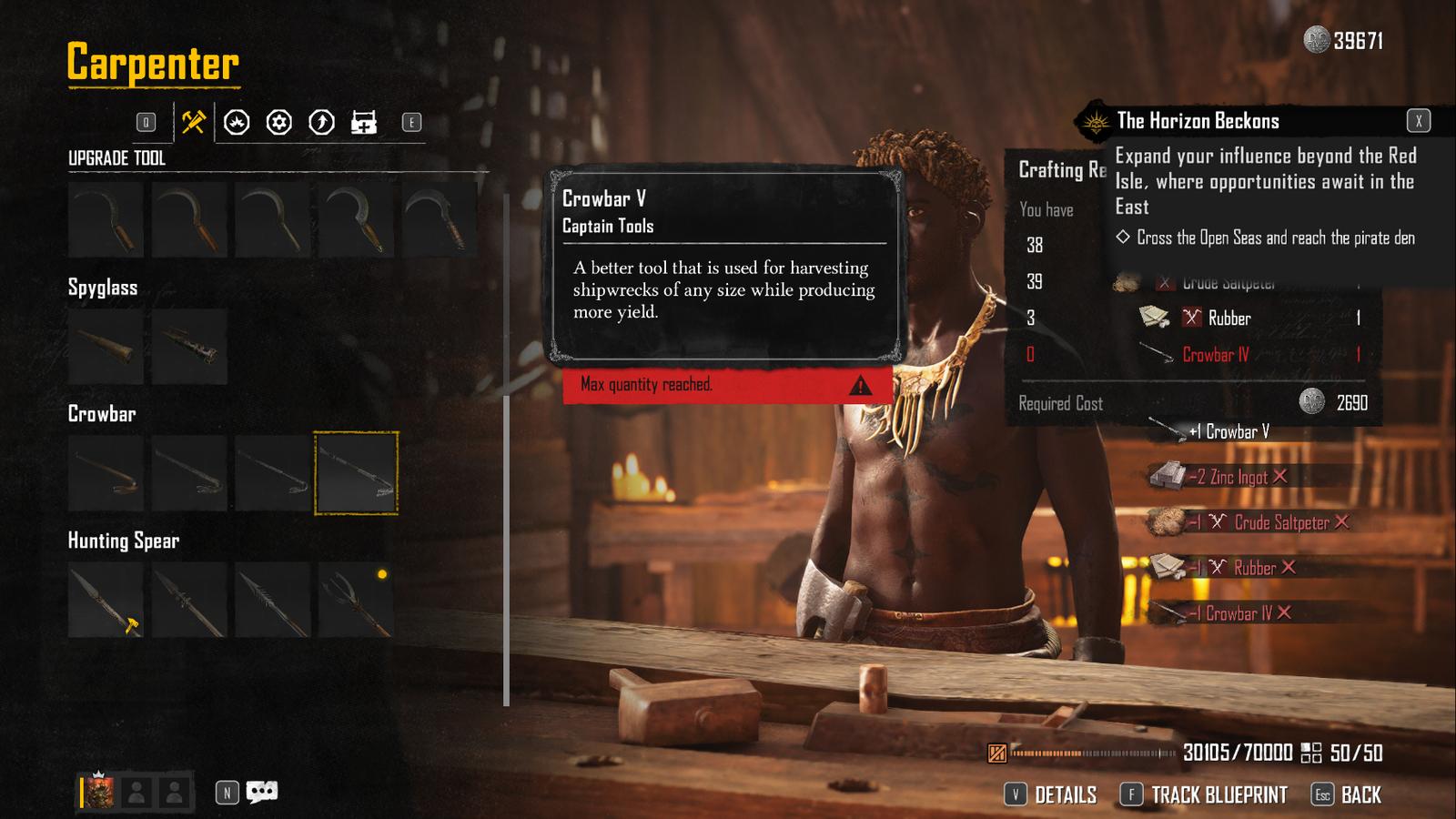
Task: Choose the trident-shaped Hunting Spear
Action: tap(356, 600)
